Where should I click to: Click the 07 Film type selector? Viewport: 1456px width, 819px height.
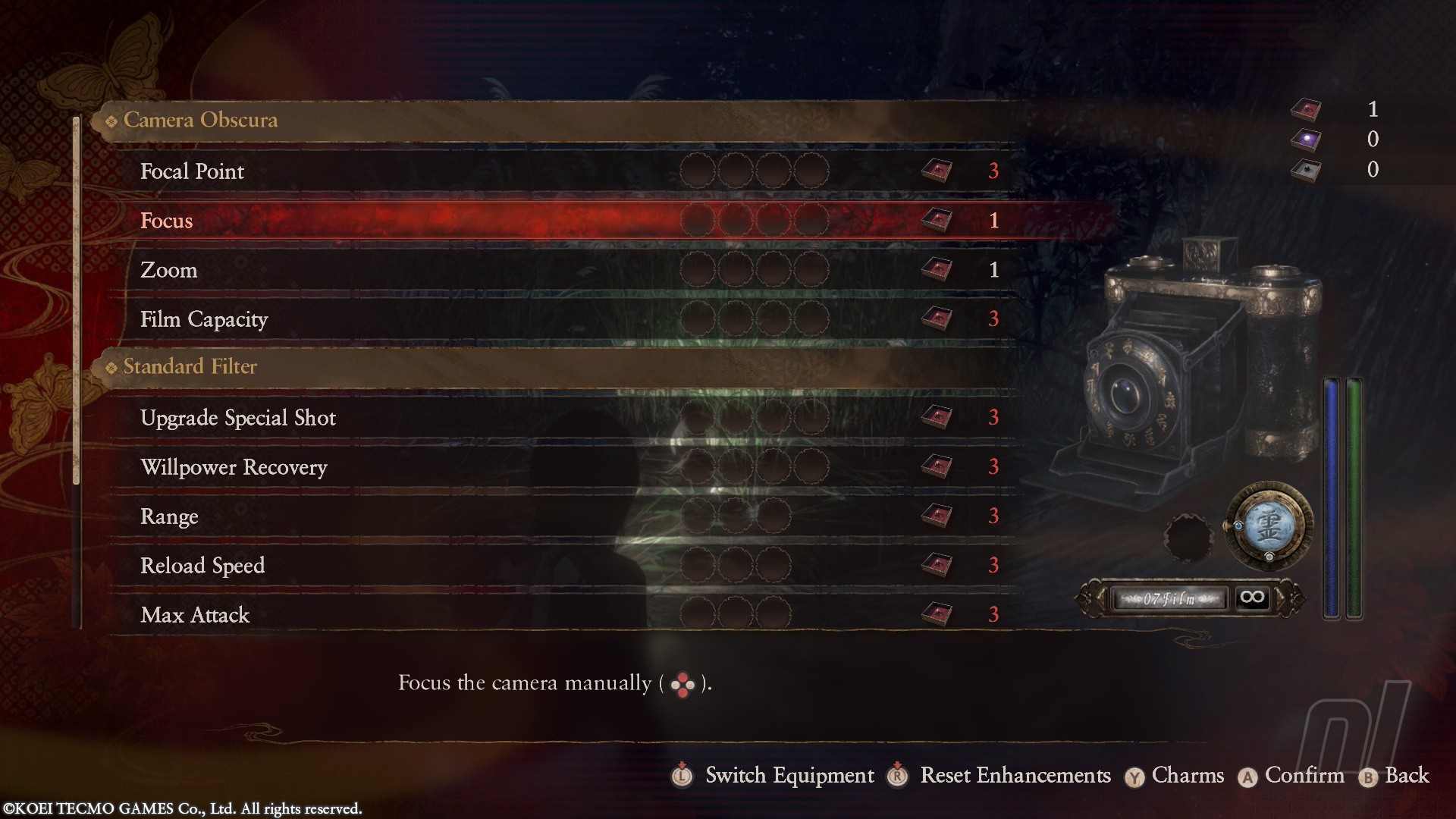[1169, 599]
